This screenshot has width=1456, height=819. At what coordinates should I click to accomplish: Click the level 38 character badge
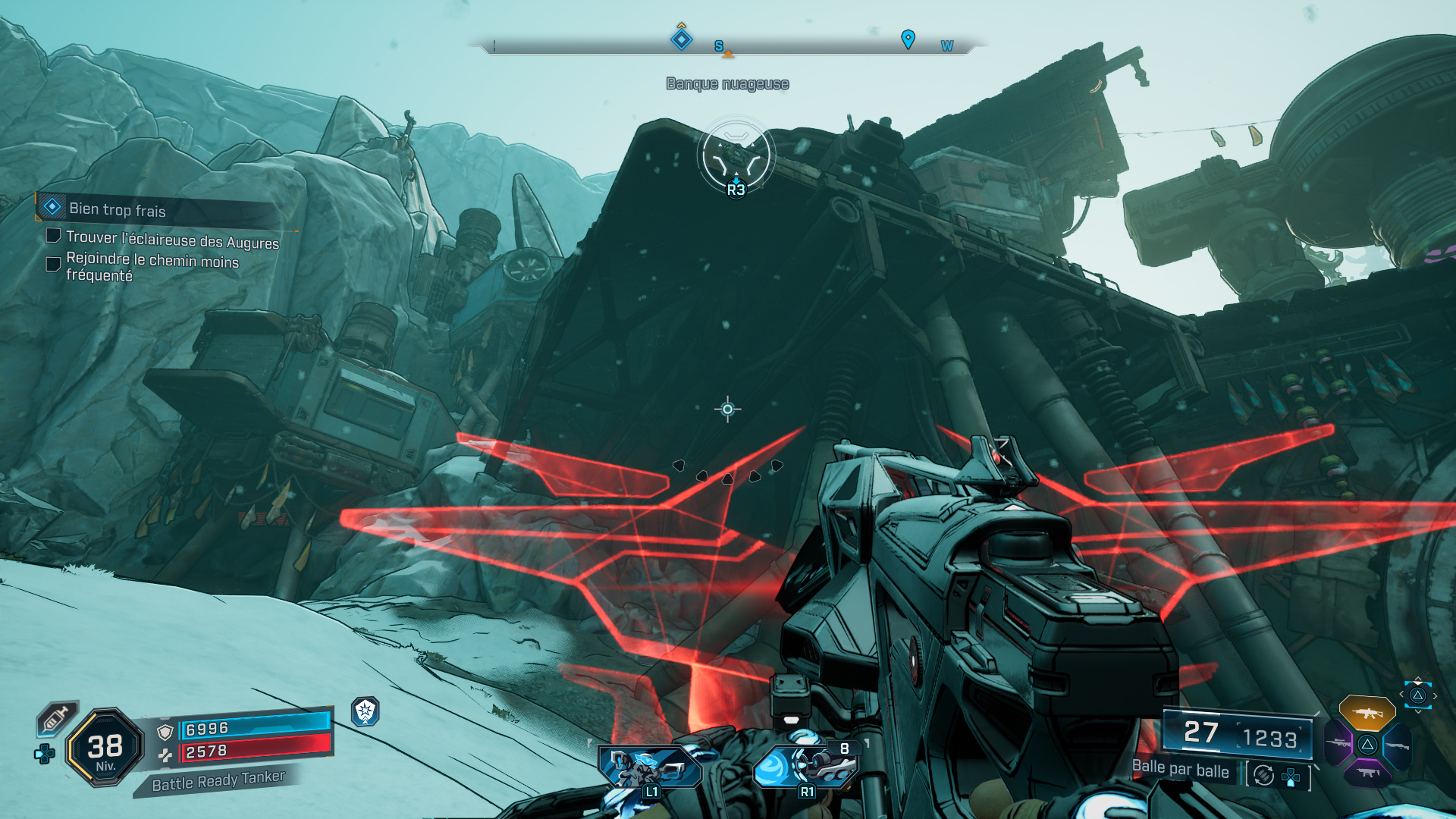pyautogui.click(x=105, y=748)
